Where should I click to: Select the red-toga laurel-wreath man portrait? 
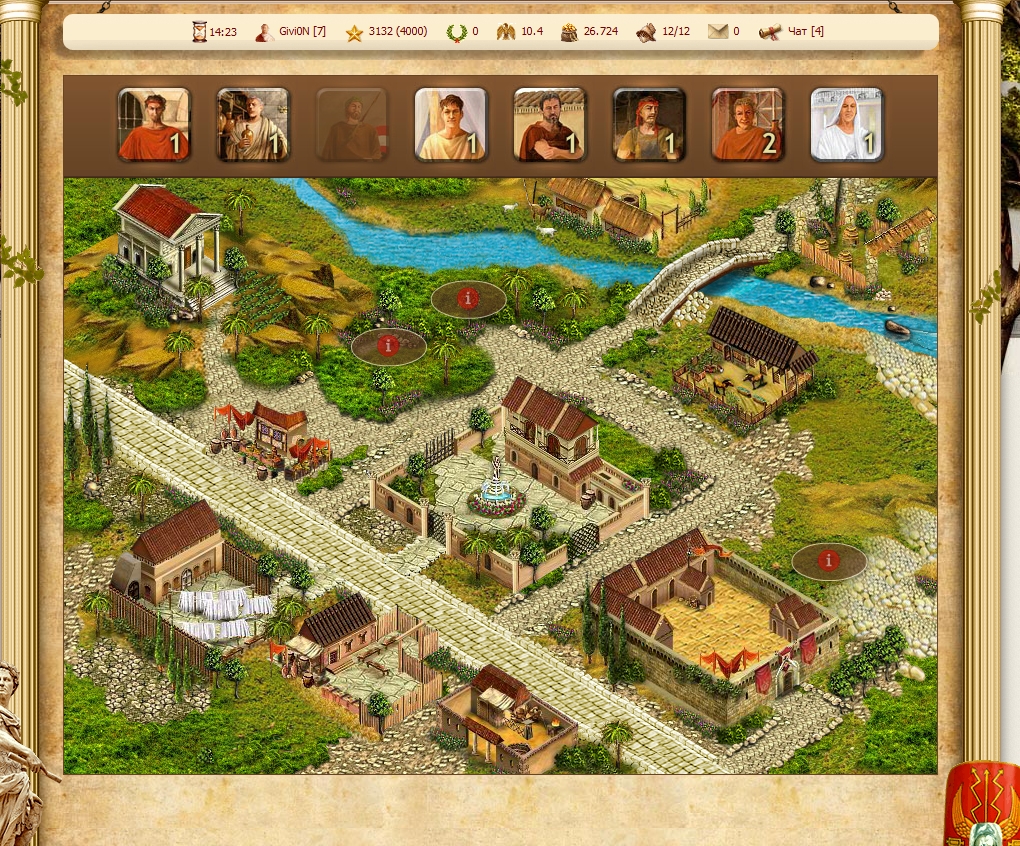point(154,125)
